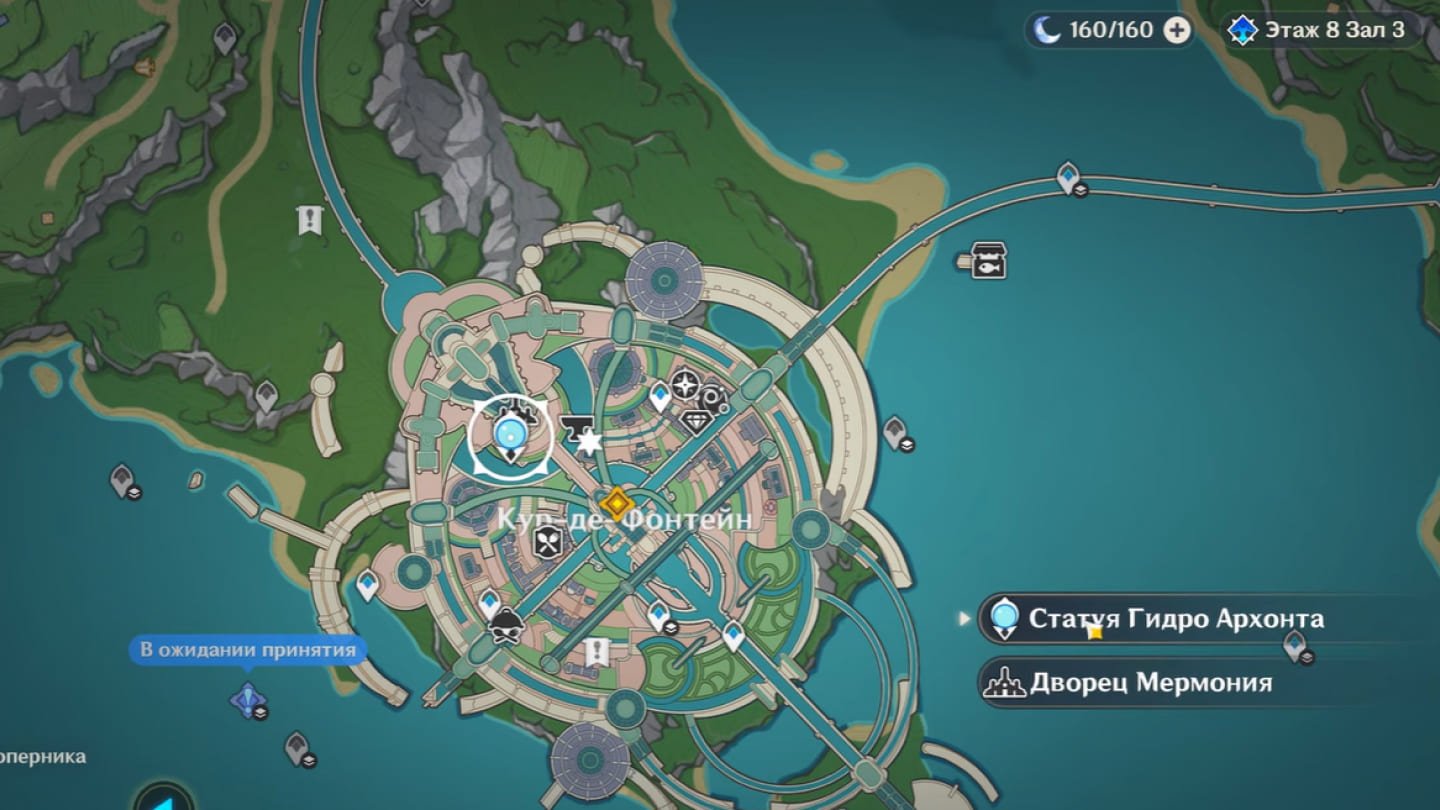Open the restaurant fork-and-knife marker
This screenshot has width=1440, height=810.
[x=548, y=542]
